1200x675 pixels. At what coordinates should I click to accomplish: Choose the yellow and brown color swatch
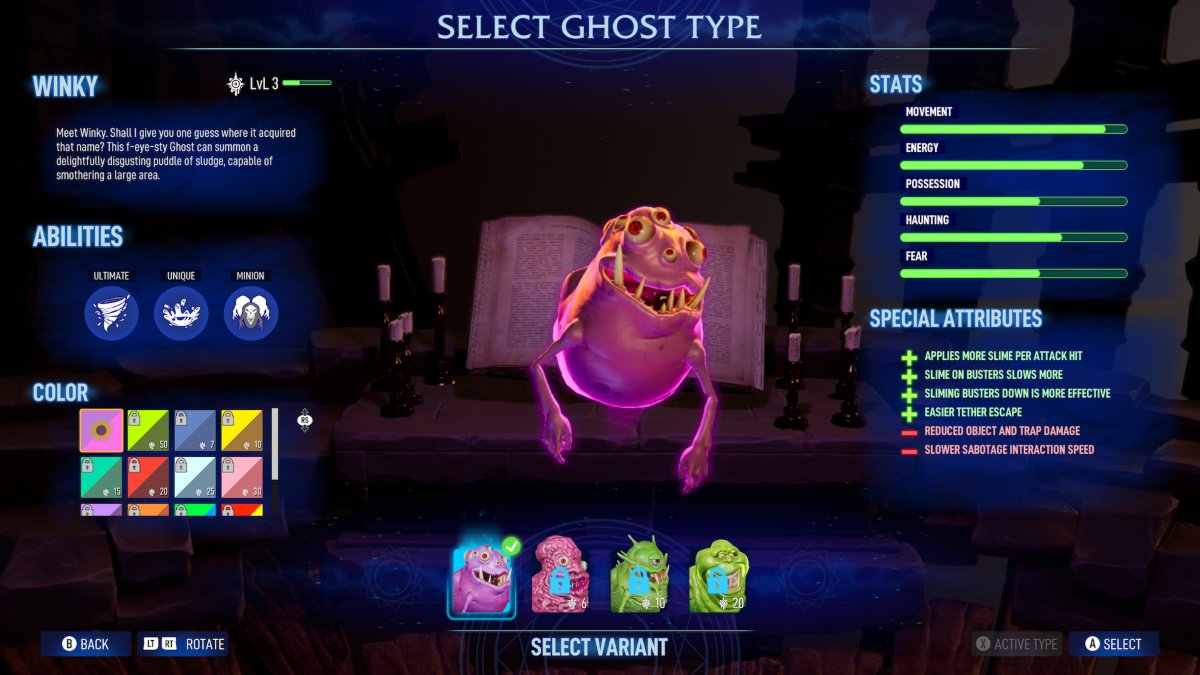click(241, 430)
